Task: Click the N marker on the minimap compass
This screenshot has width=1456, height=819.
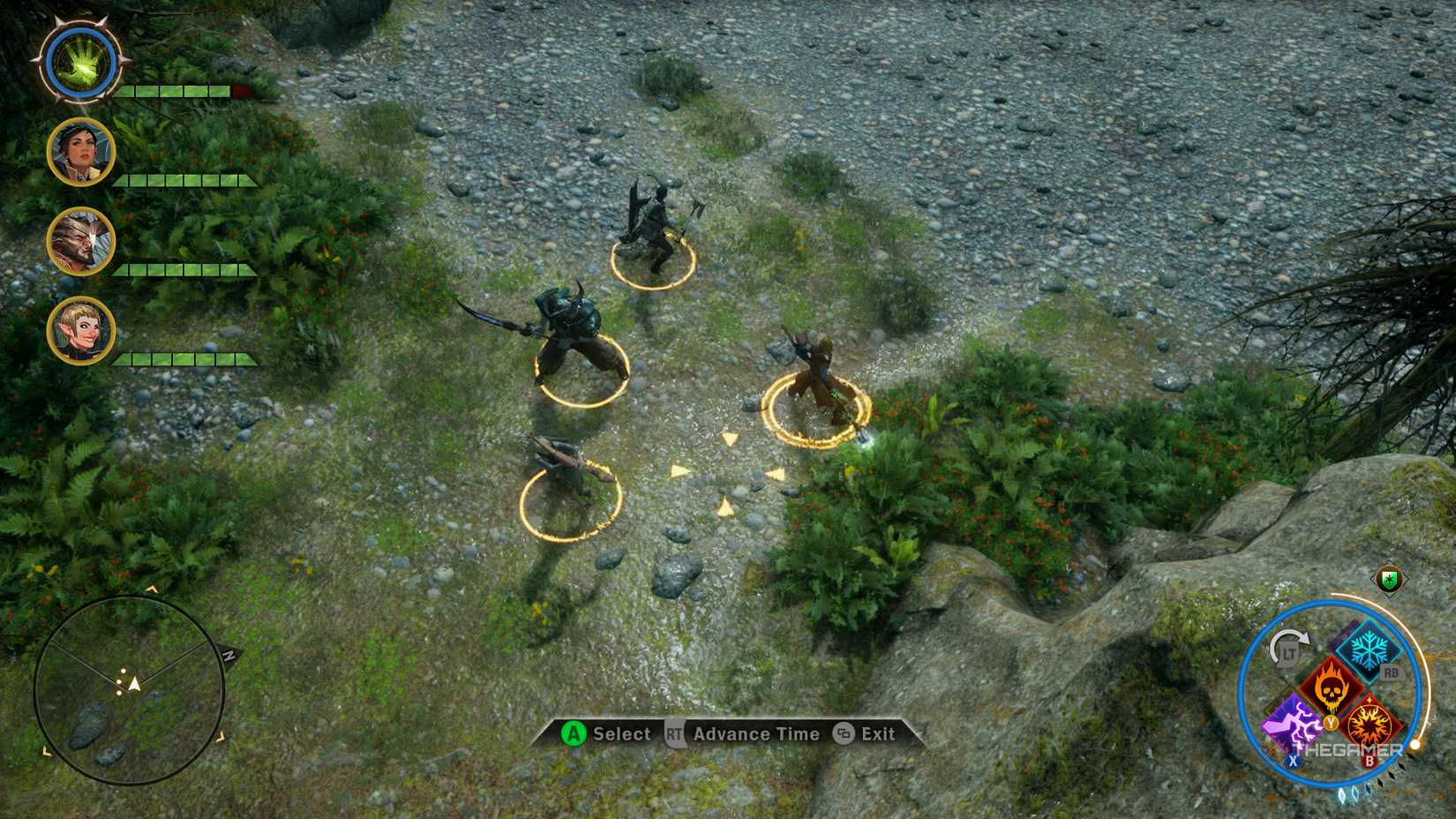Action: click(231, 655)
